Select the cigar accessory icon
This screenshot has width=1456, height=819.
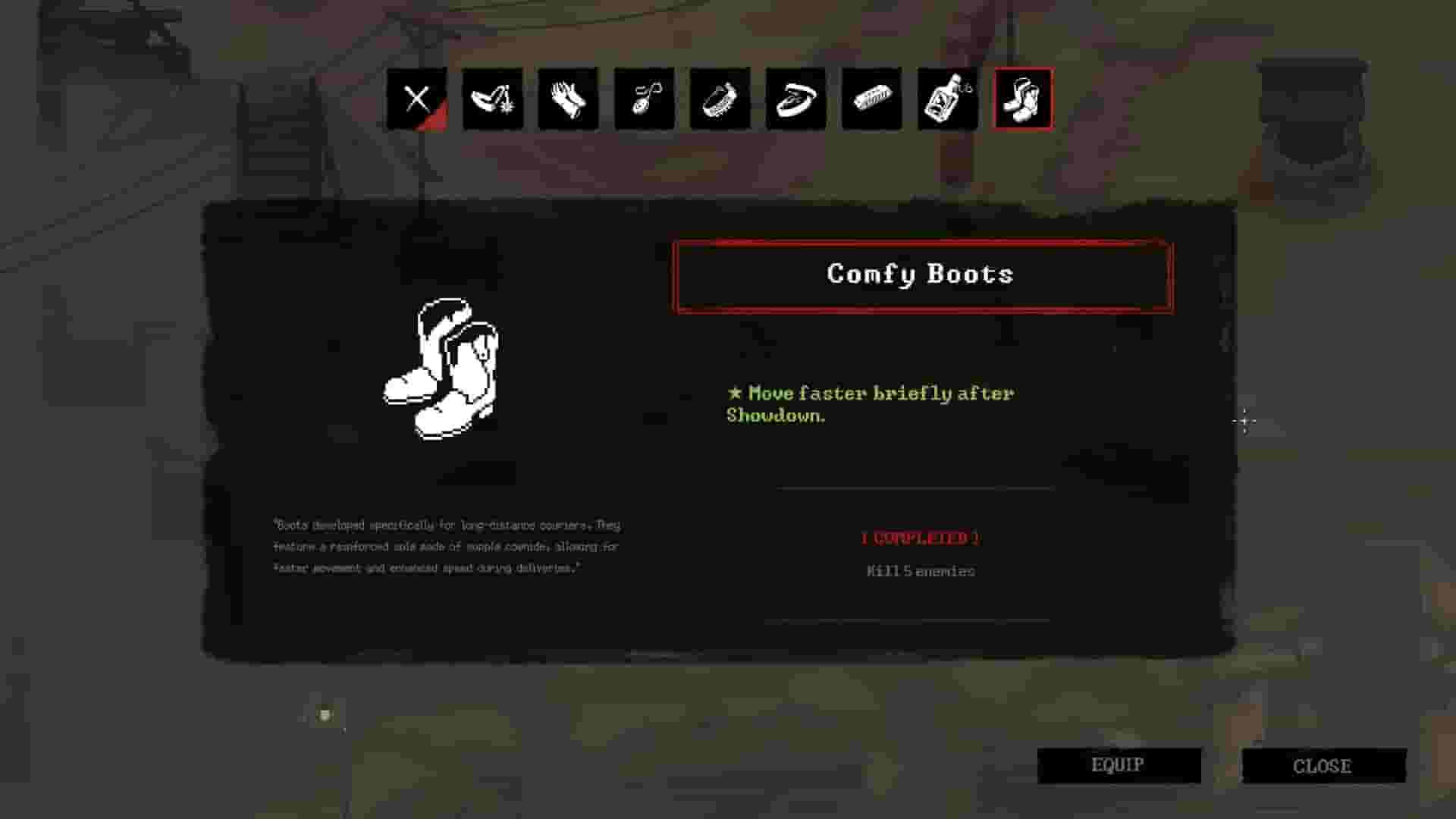tap(871, 99)
